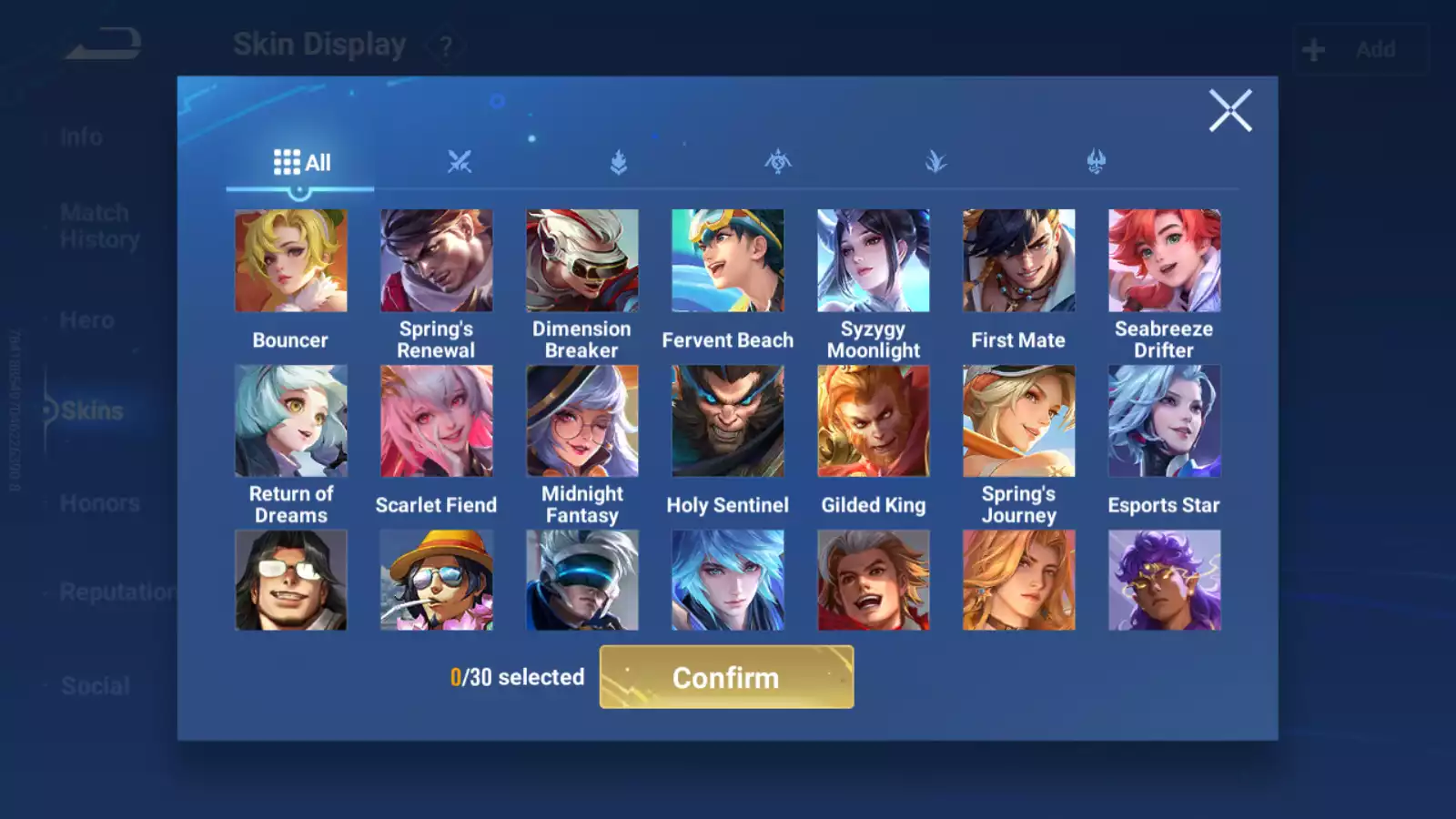Switch to the All skins tab
This screenshot has height=819, width=1456.
[x=301, y=163]
